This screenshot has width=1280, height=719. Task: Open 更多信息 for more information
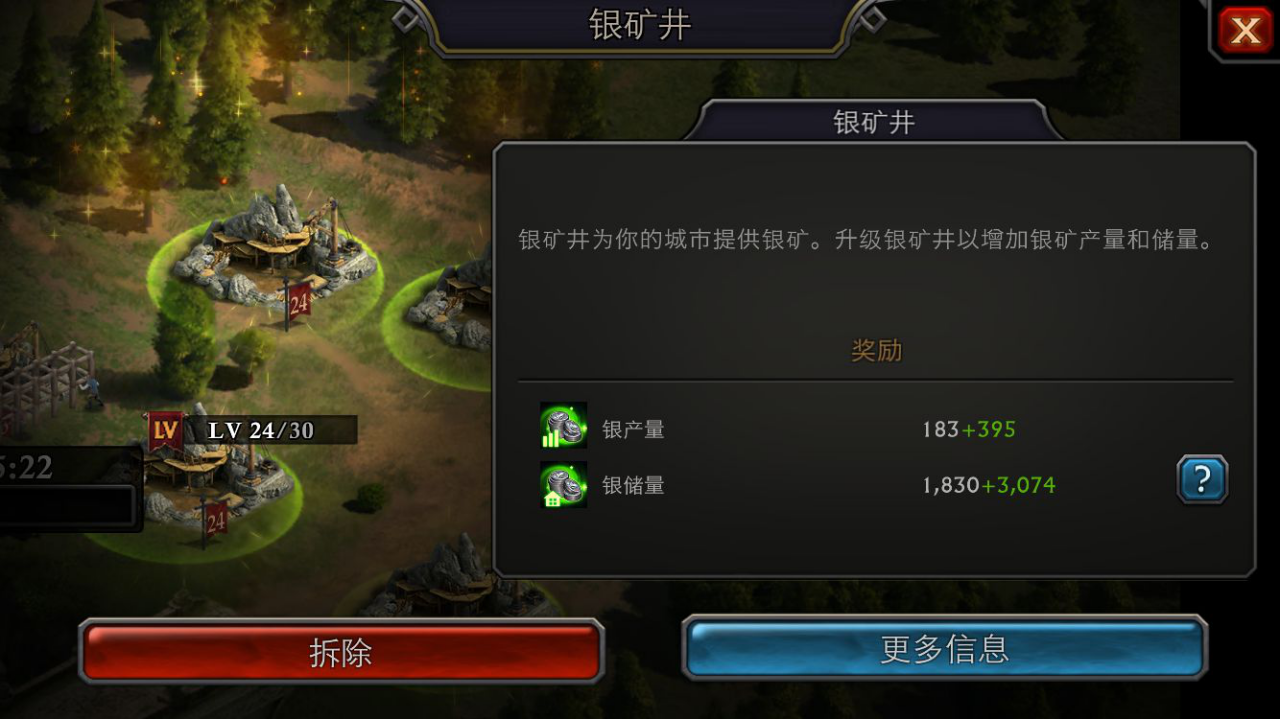click(x=944, y=649)
